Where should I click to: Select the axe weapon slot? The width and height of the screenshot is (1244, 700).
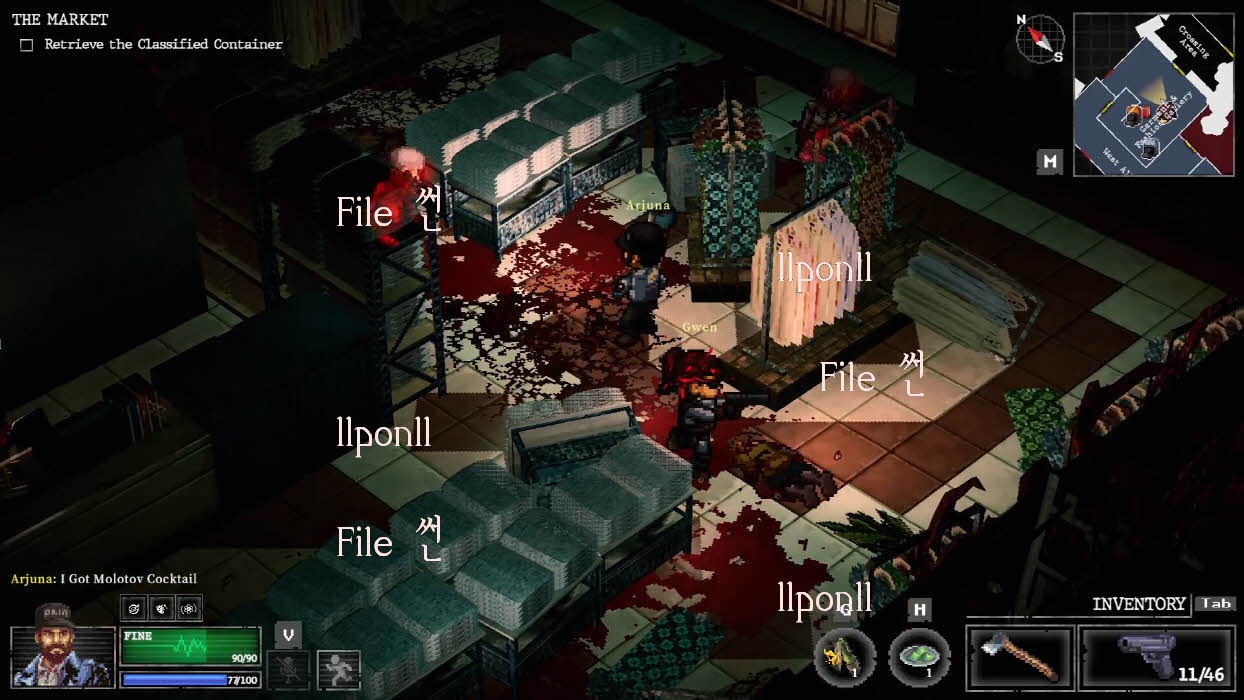click(1020, 659)
